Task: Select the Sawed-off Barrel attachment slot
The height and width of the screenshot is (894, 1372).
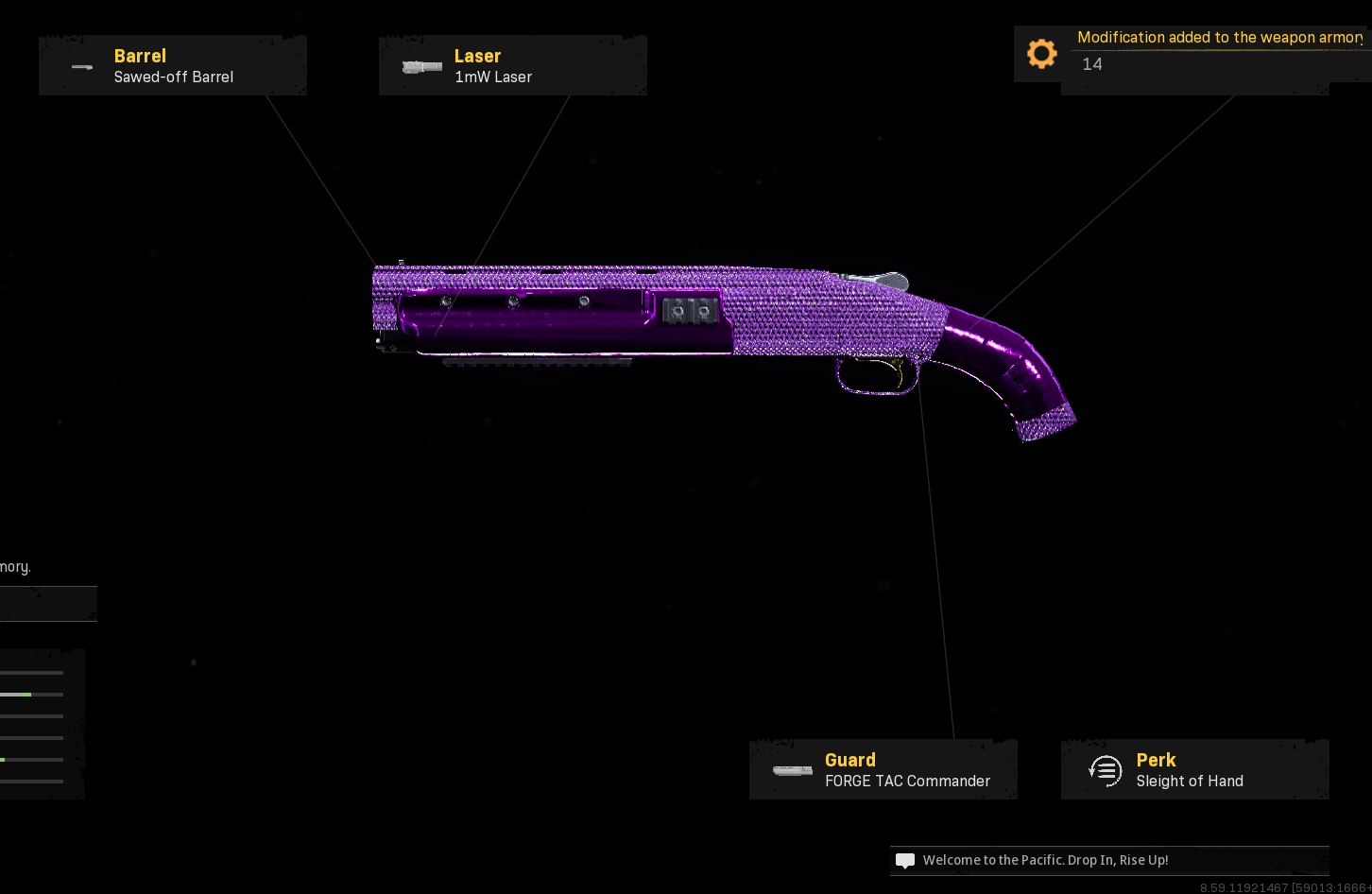Action: pos(173,66)
